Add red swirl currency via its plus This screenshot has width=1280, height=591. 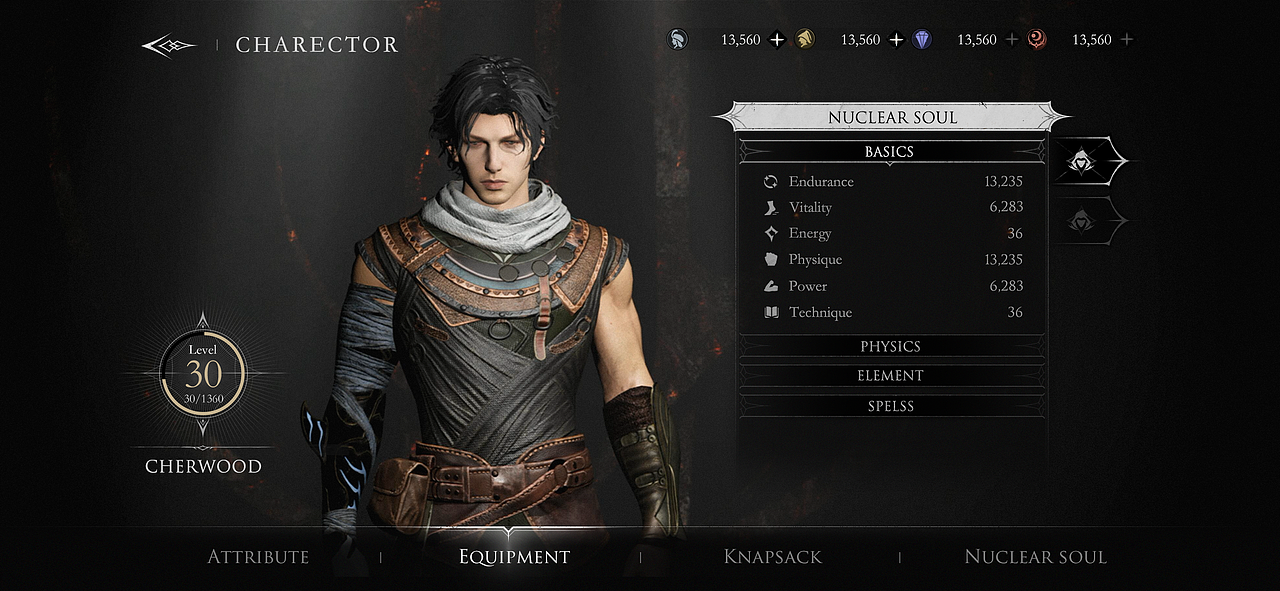(1127, 40)
